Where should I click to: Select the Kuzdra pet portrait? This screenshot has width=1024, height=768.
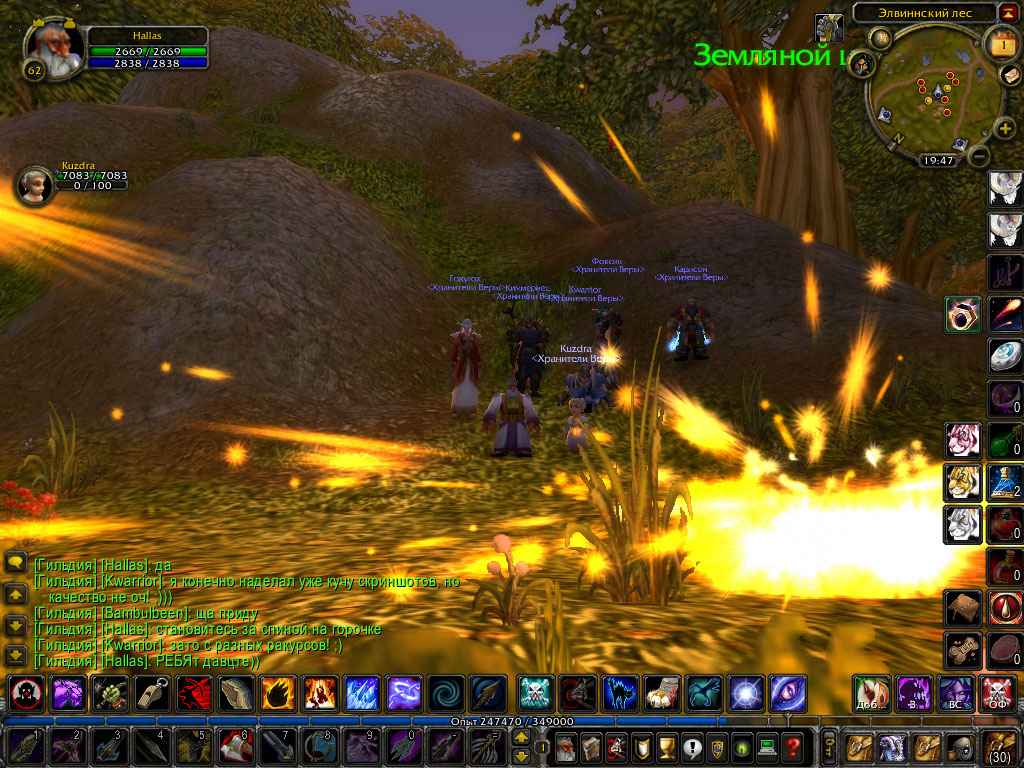(34, 185)
